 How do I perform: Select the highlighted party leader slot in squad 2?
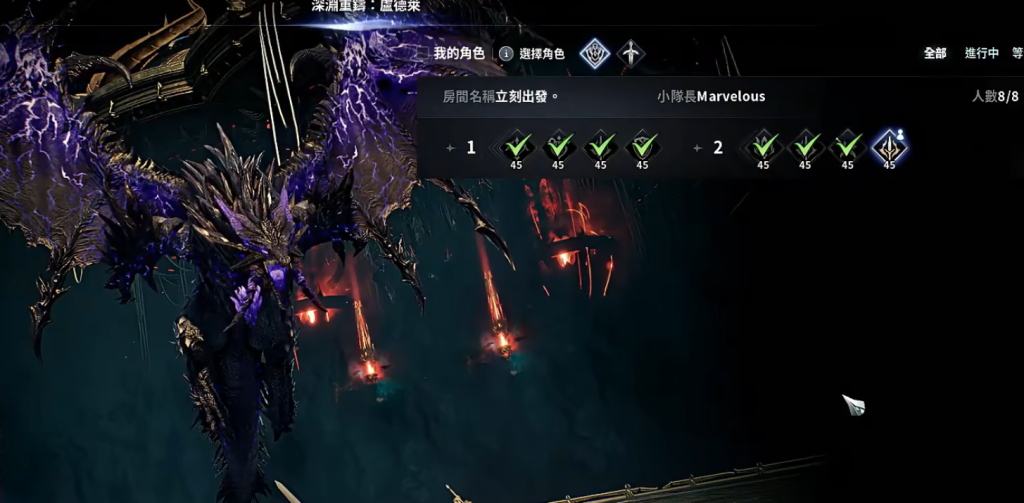pyautogui.click(x=890, y=148)
